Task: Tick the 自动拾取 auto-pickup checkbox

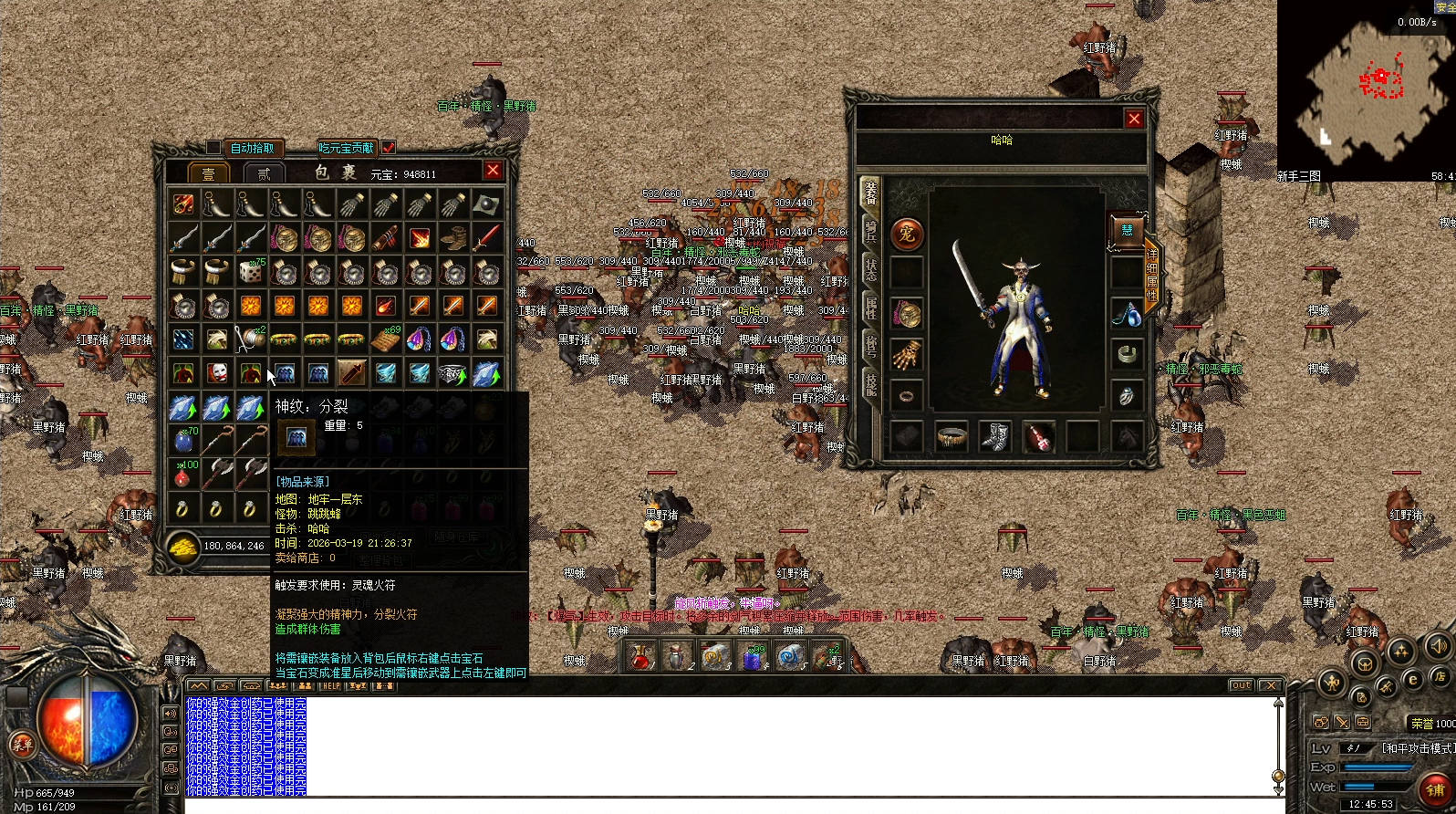Action: tap(213, 147)
